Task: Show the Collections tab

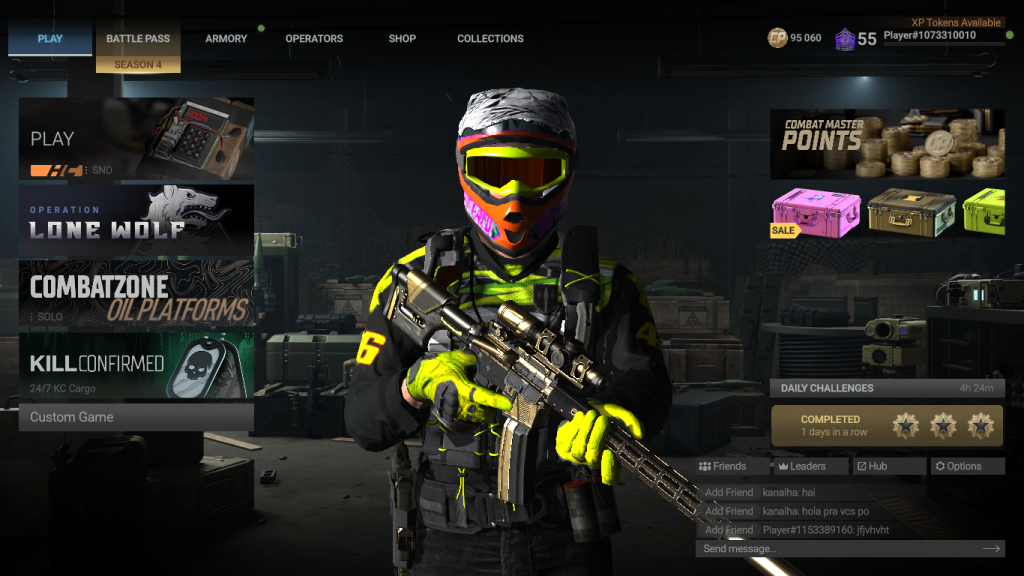Action: point(490,39)
